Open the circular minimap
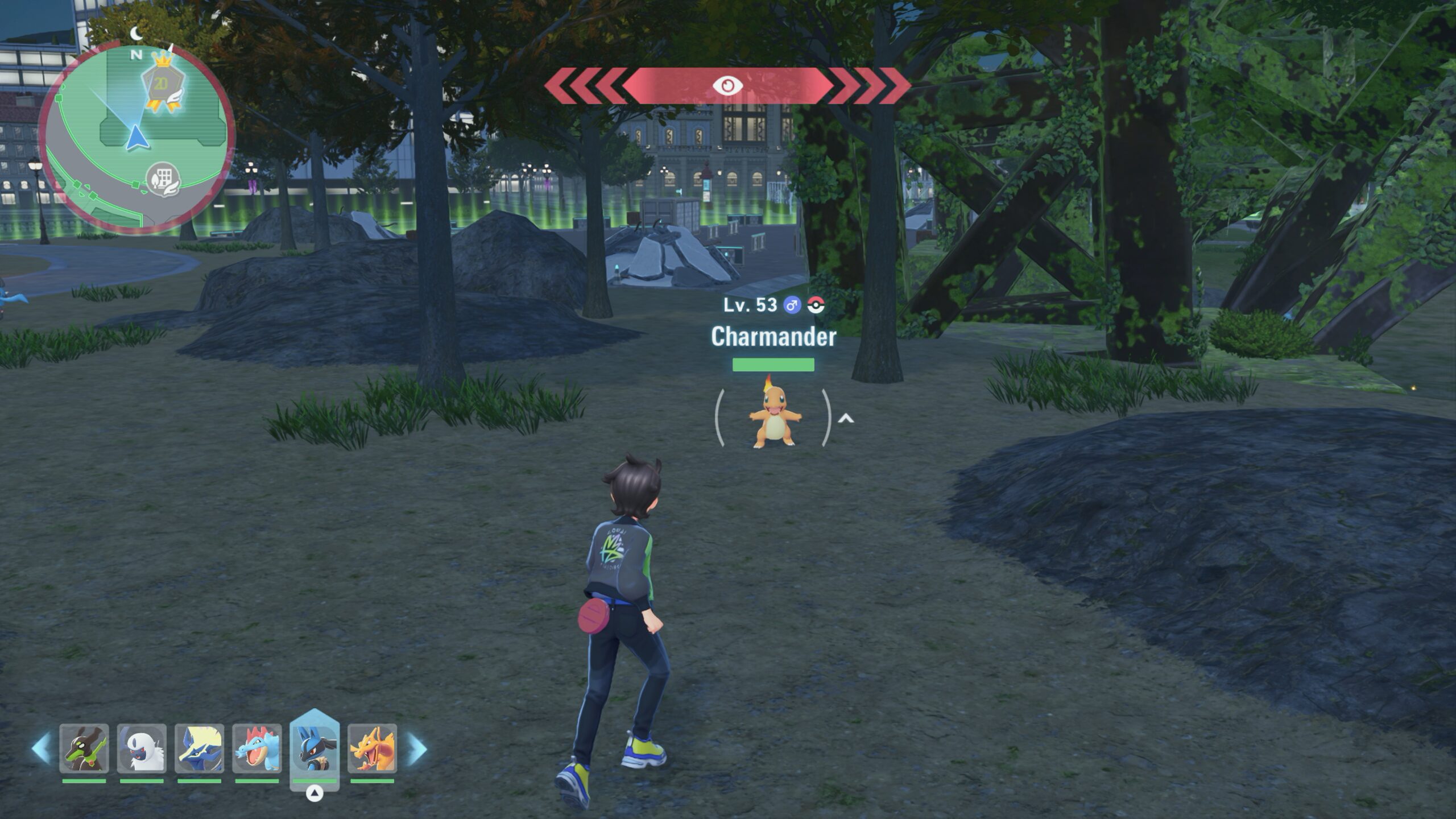 (x=136, y=139)
